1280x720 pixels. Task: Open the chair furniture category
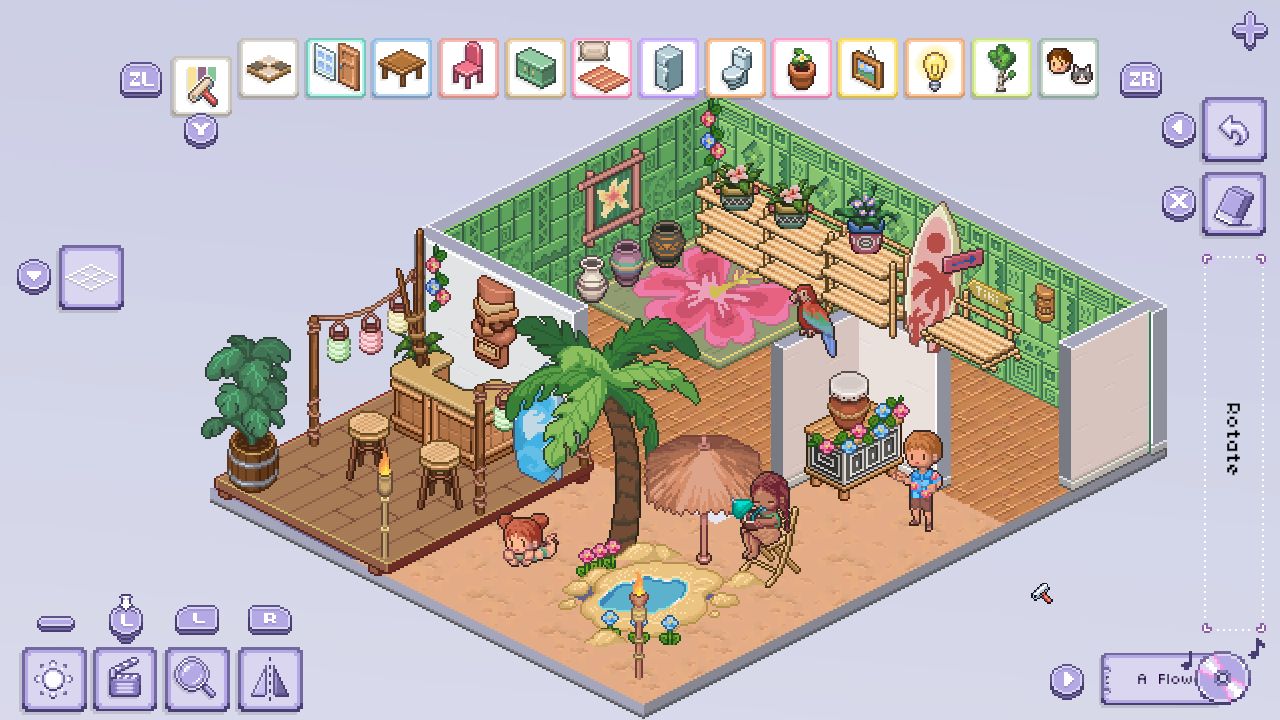468,70
